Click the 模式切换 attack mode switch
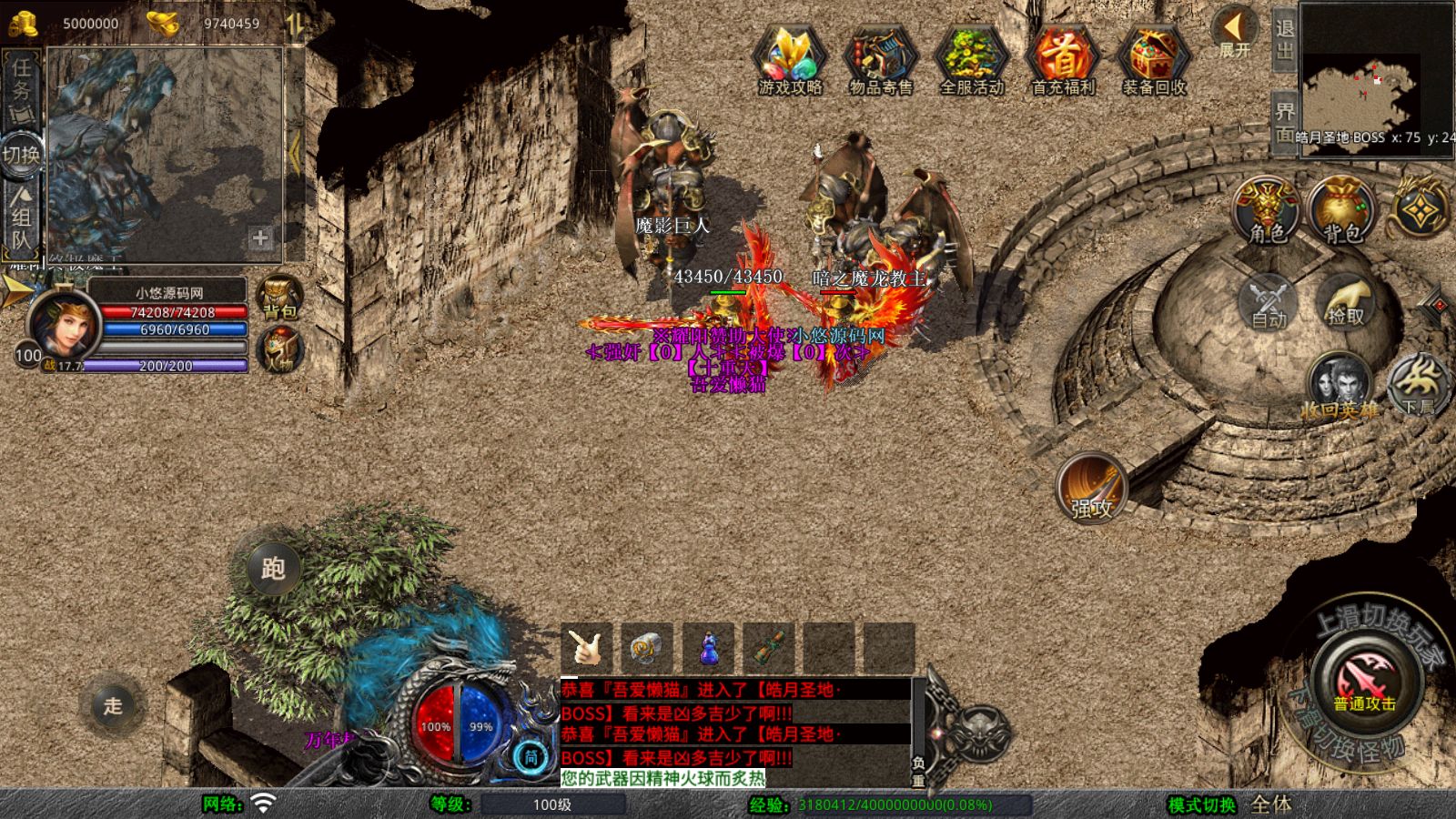Screen dimensions: 1456x819 click(1202, 804)
